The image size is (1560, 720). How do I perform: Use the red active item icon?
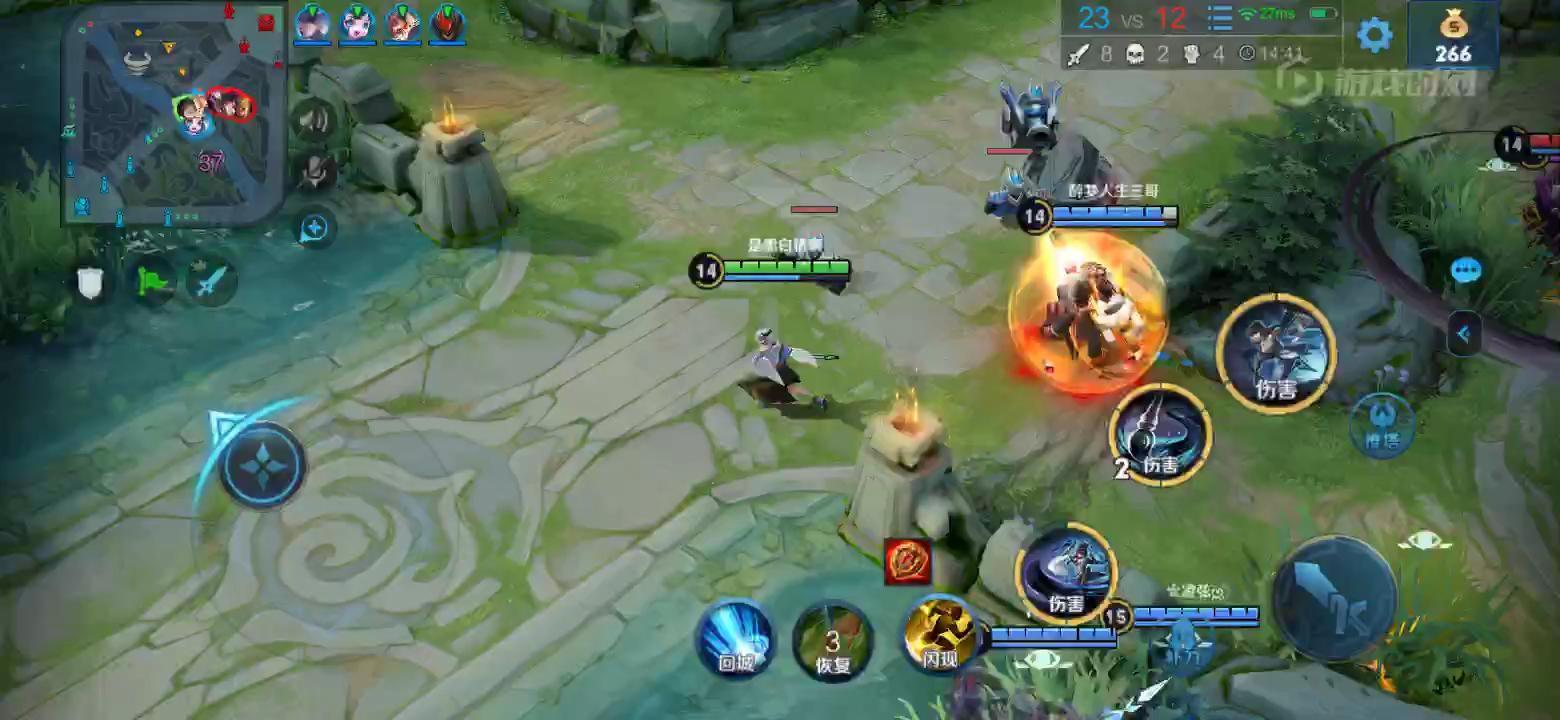coord(908,561)
